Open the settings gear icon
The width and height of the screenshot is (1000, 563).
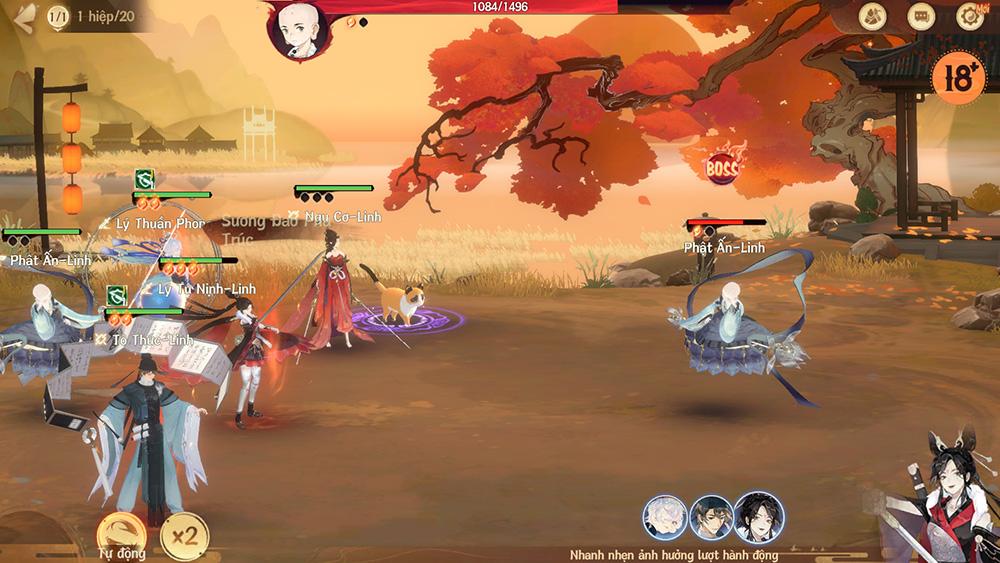969,16
